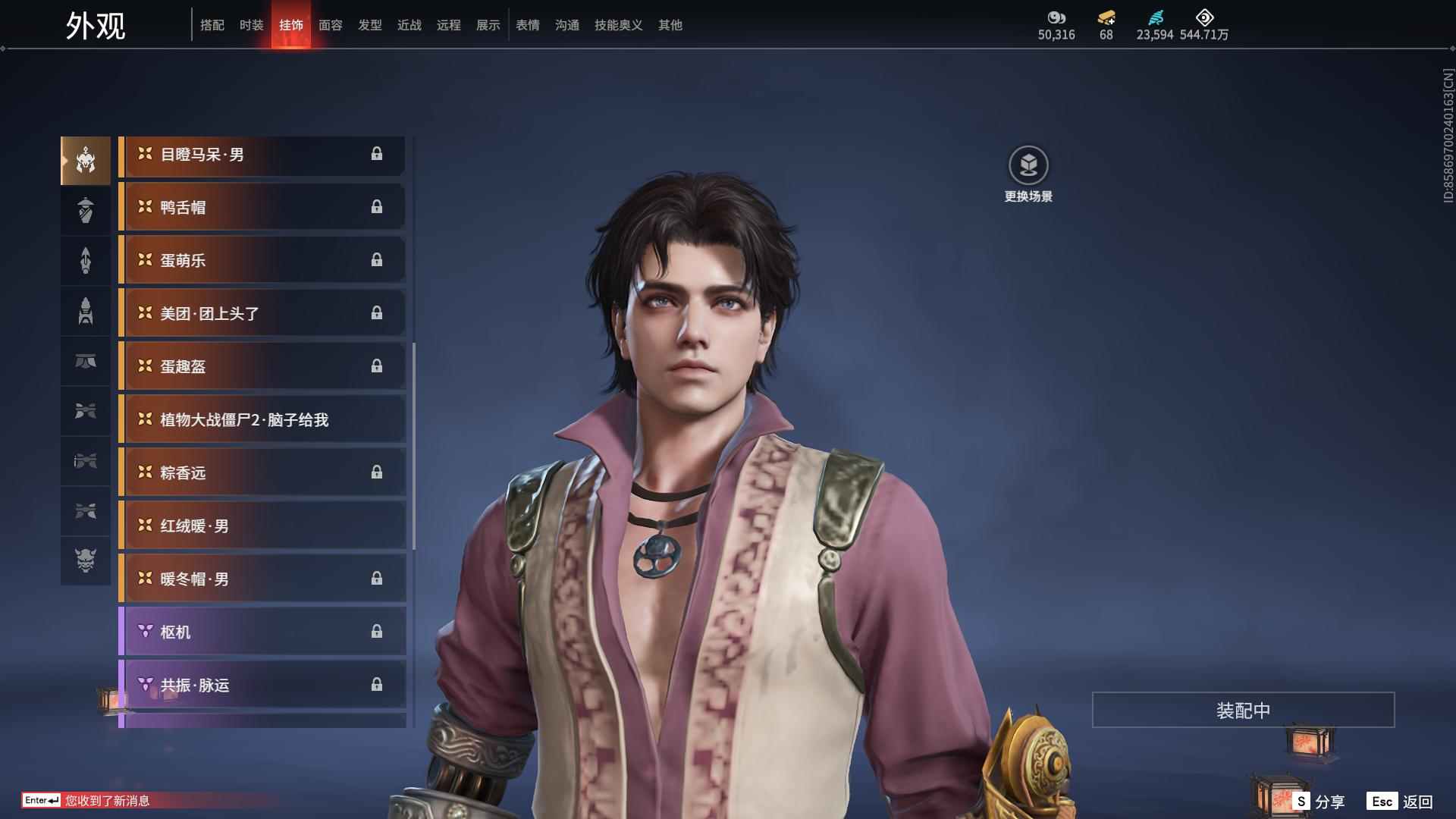Viewport: 1456px width, 819px height.
Task: Choose the 近战 tab
Action: 409,25
